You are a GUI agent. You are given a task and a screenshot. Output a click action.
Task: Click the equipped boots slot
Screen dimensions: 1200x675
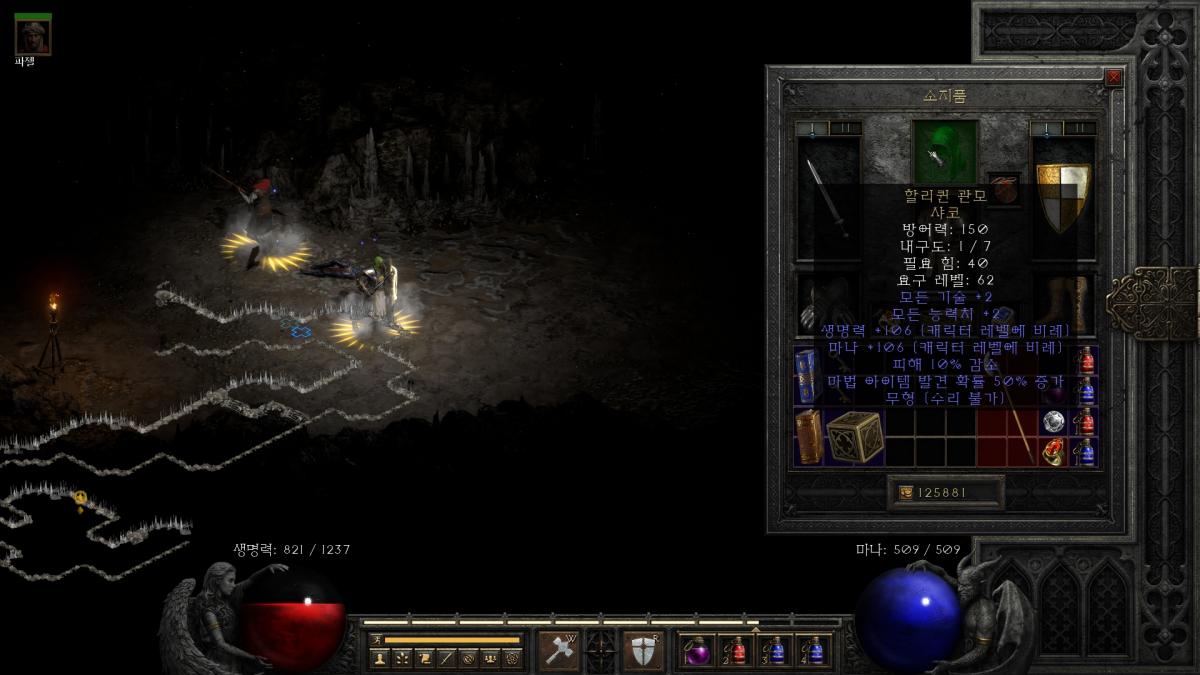pos(1063,301)
